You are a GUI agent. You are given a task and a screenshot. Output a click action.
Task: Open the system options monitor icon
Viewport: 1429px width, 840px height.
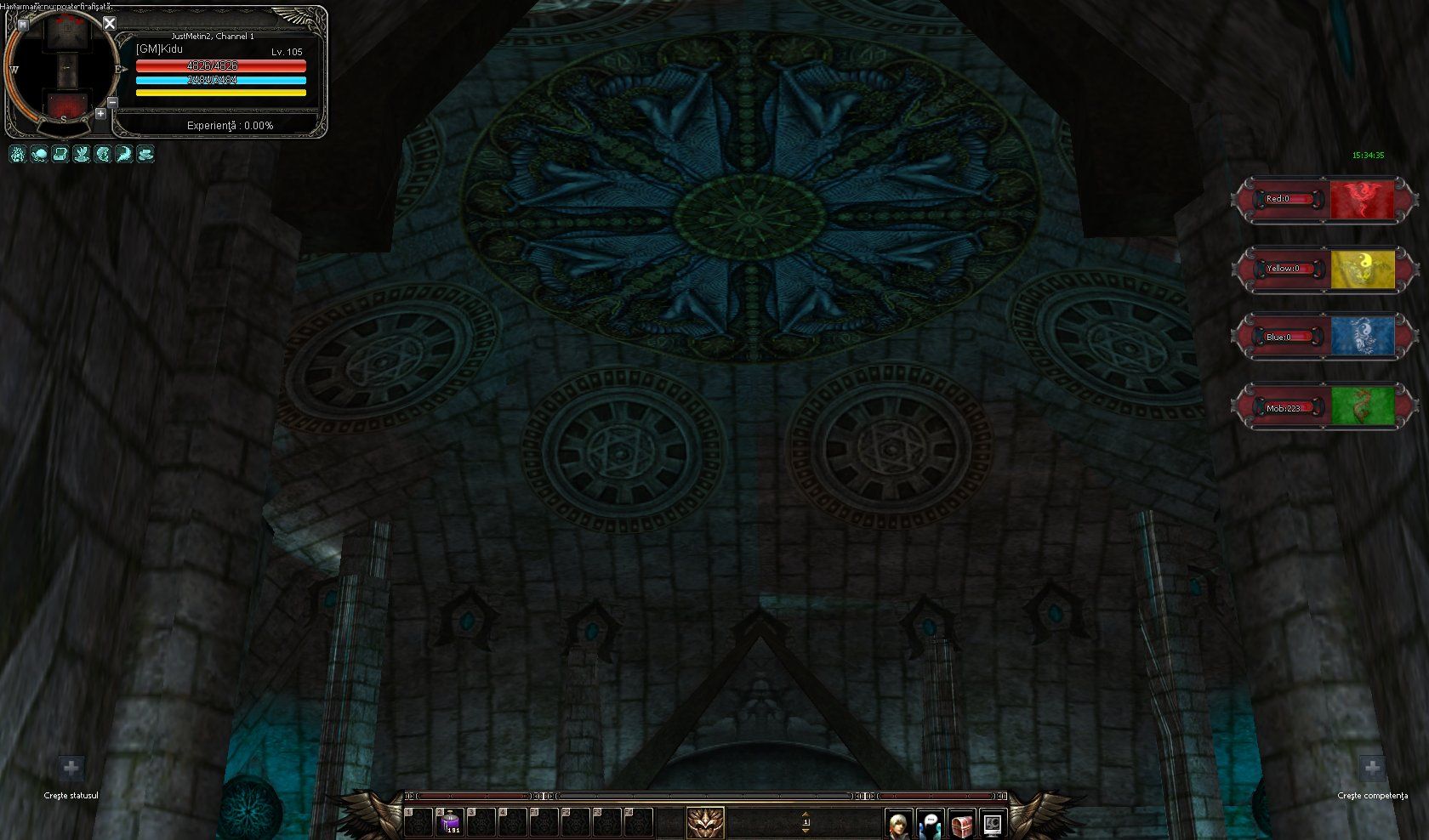coord(993,823)
